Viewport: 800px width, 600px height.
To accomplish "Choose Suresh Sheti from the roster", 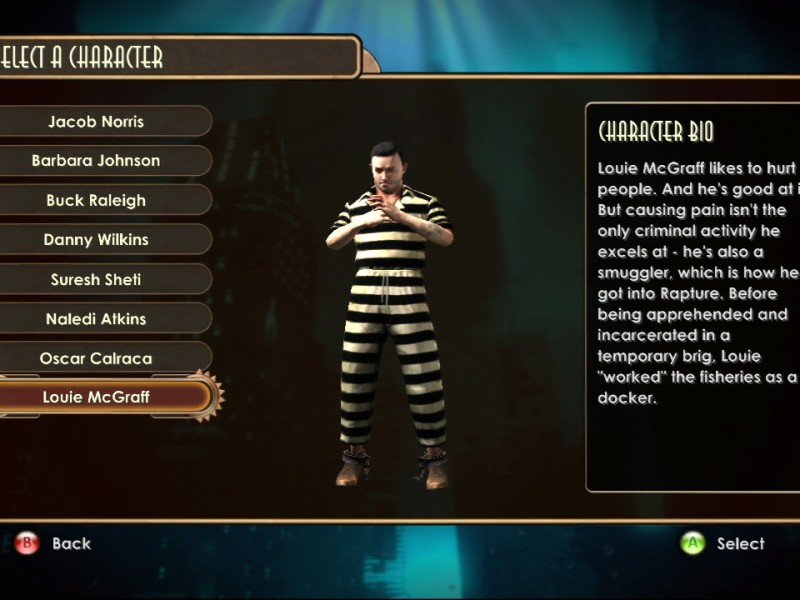I will [96, 279].
